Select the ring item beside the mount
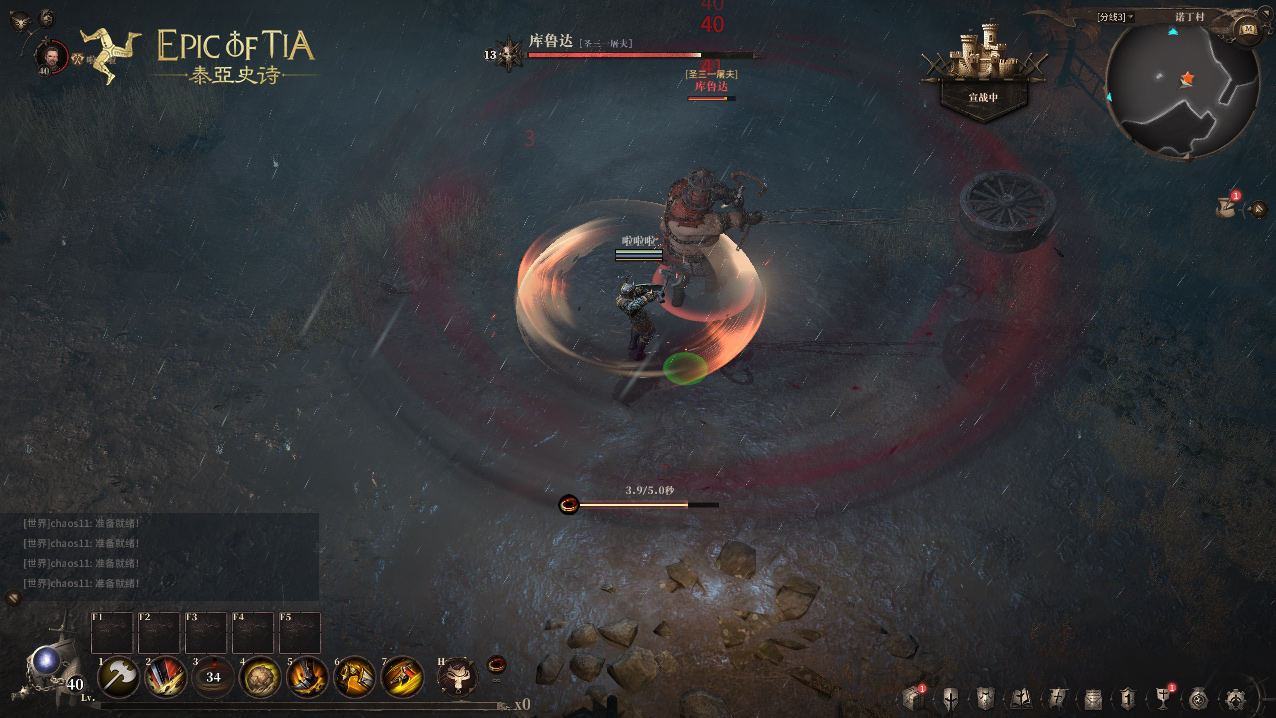 pyautogui.click(x=496, y=664)
